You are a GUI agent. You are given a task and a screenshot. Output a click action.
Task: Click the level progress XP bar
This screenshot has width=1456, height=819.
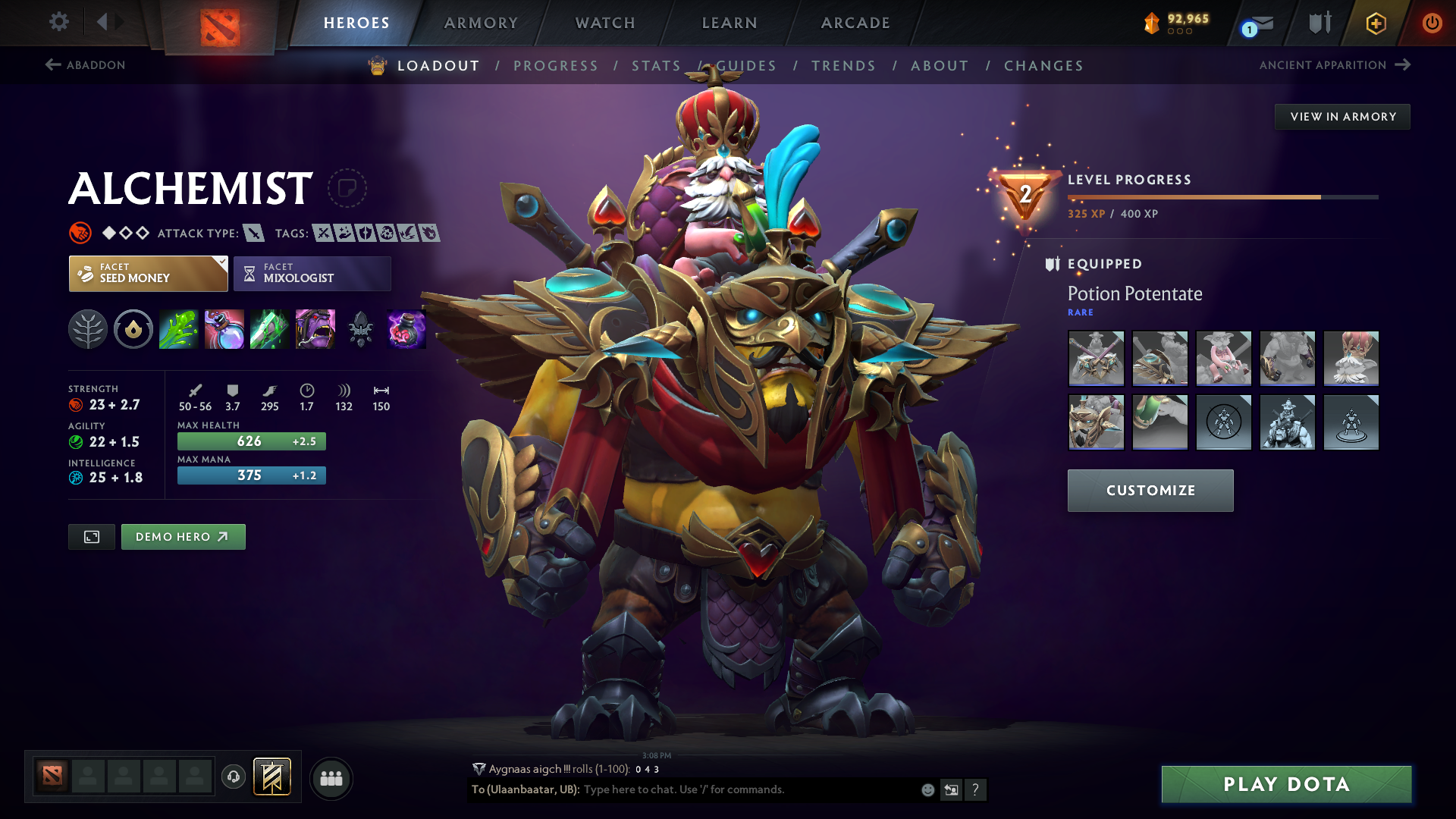(1221, 196)
